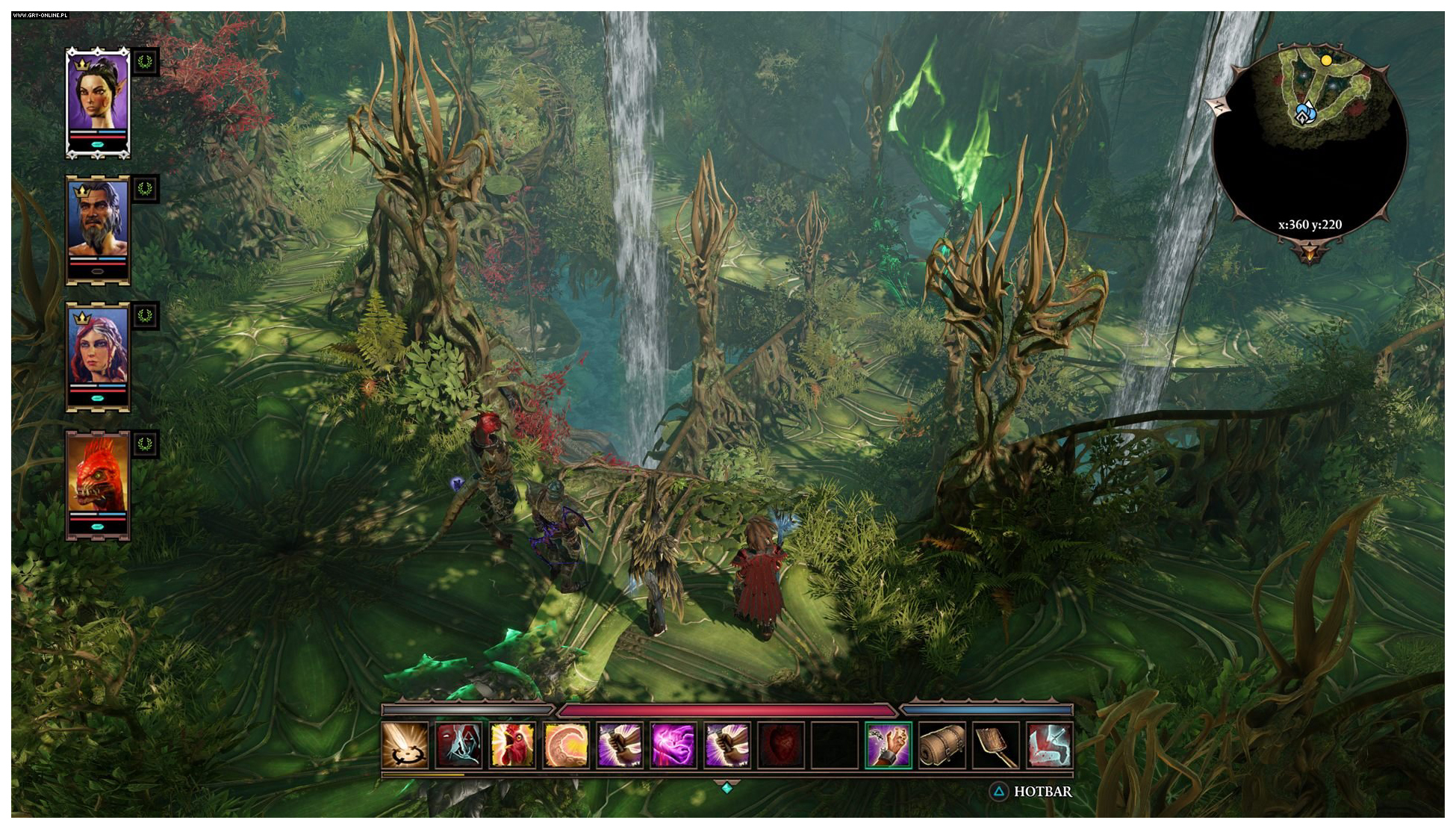Use the hooded figure skill
Image resolution: width=1456 pixels, height=829 pixels.
[458, 745]
